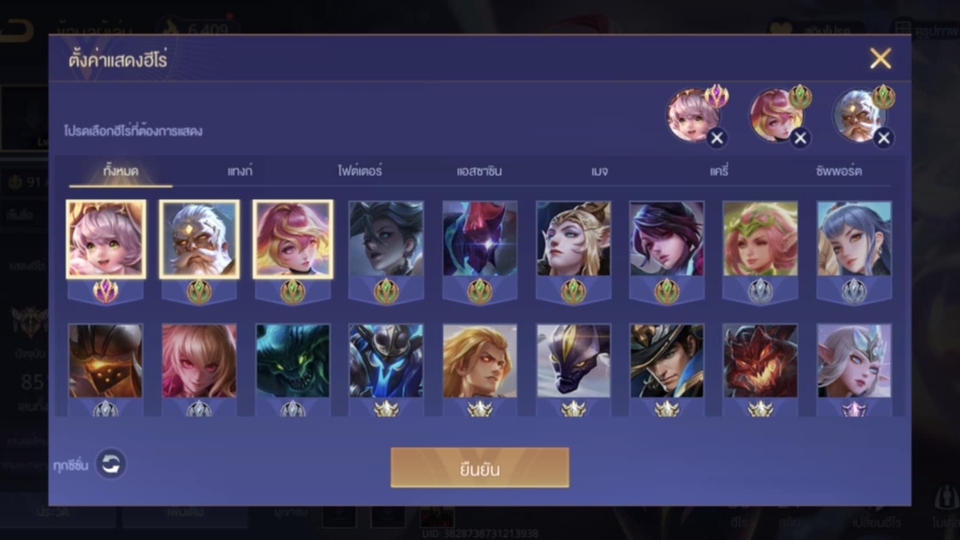
Task: Choose the blonde long-haired male hero portrait
Action: pyautogui.click(x=480, y=360)
